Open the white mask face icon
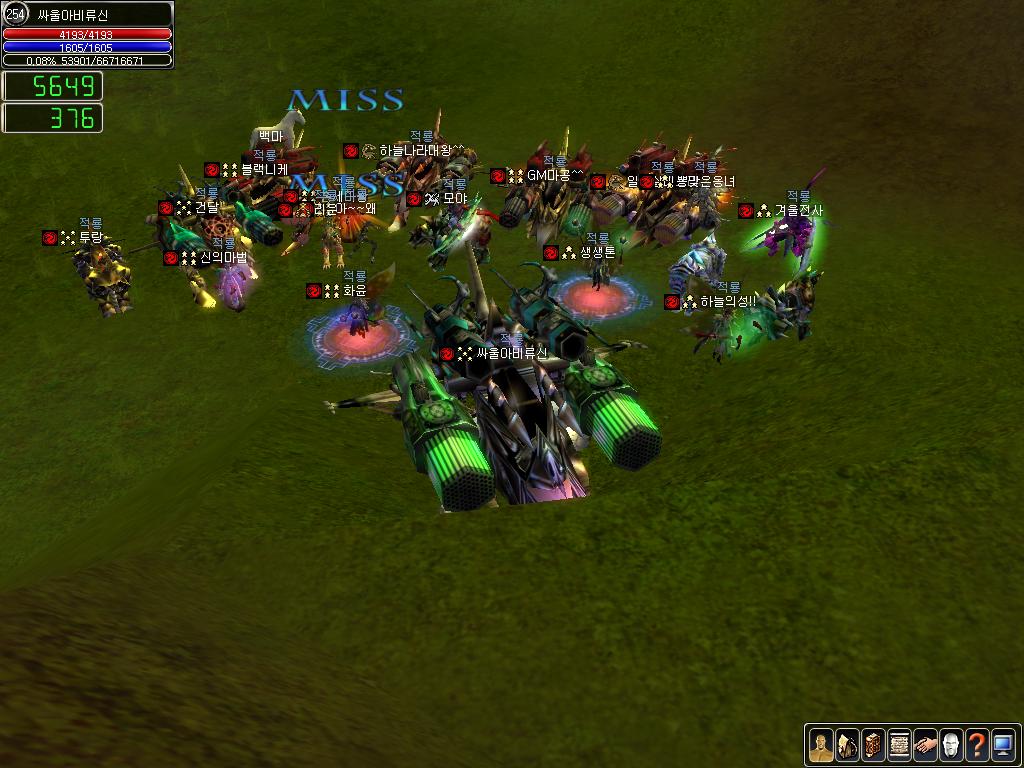1024x768 pixels. click(951, 745)
